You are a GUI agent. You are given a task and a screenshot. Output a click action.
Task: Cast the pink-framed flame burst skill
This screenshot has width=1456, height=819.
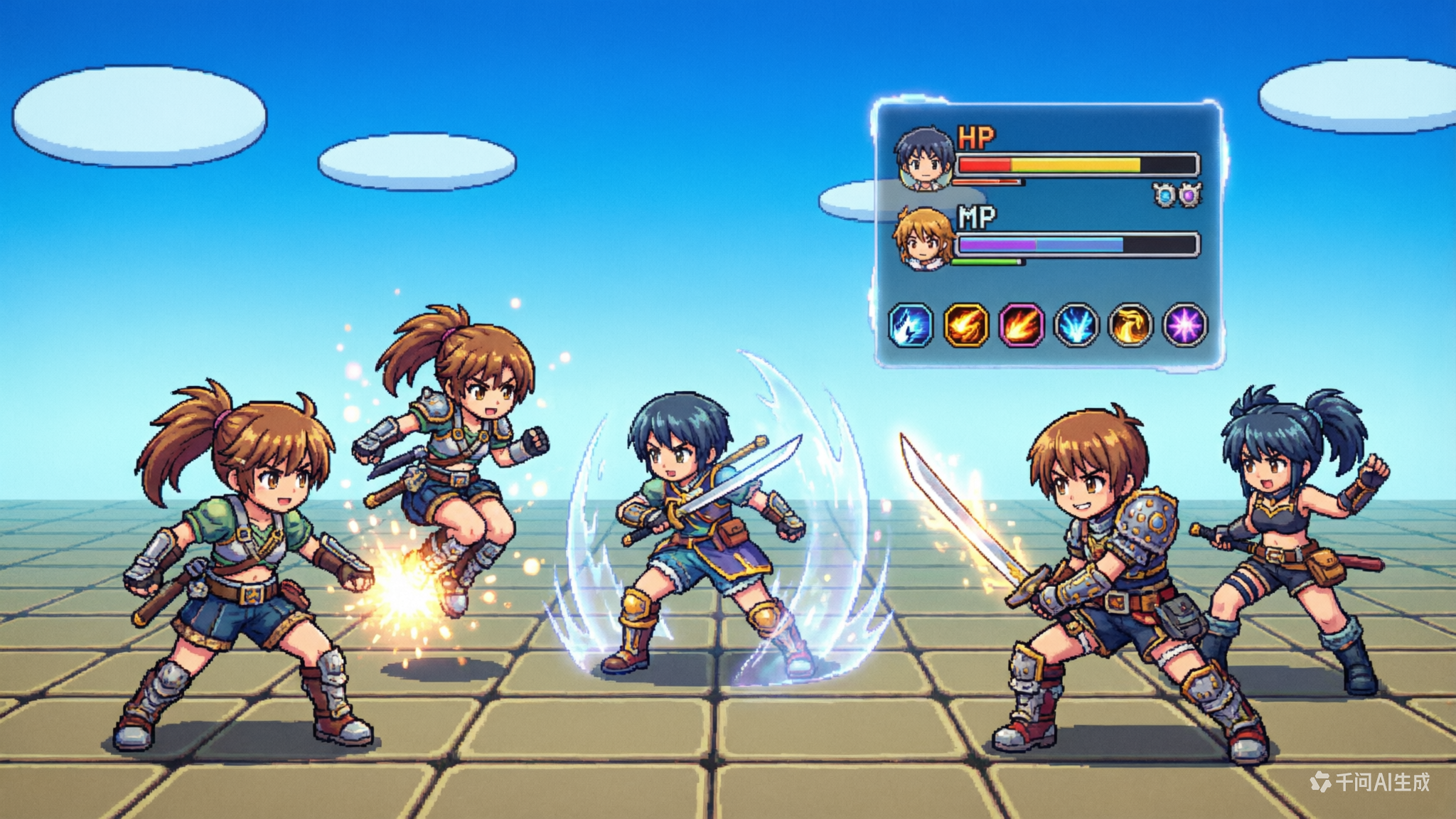coord(1021,325)
